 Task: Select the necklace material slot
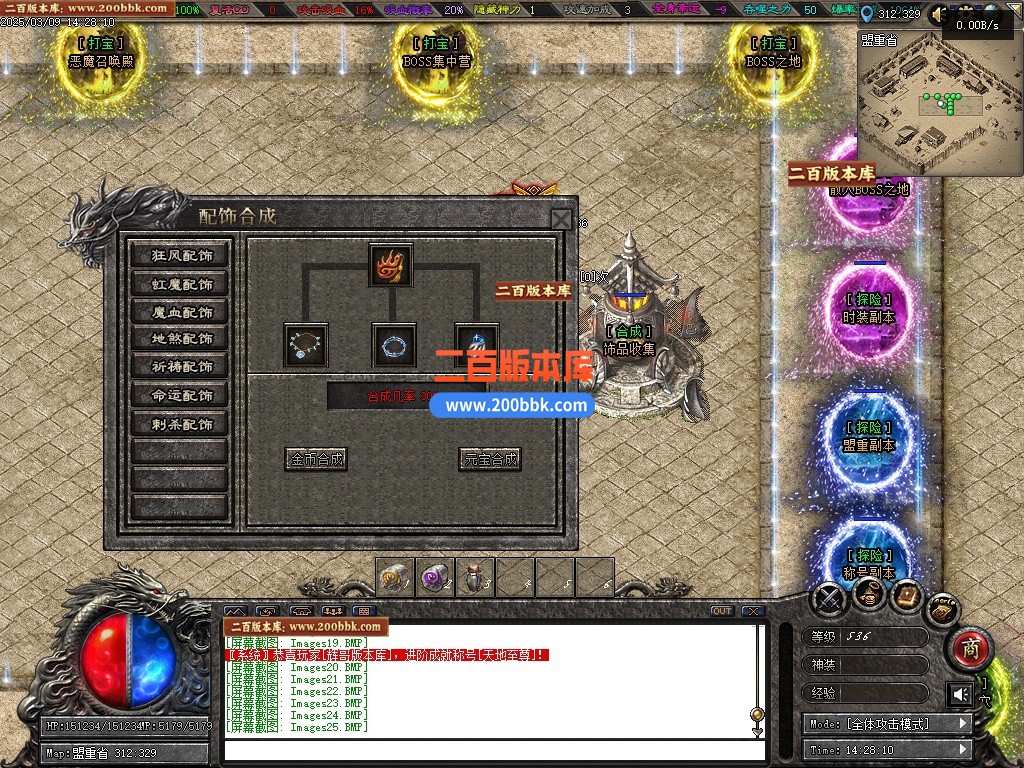click(305, 345)
